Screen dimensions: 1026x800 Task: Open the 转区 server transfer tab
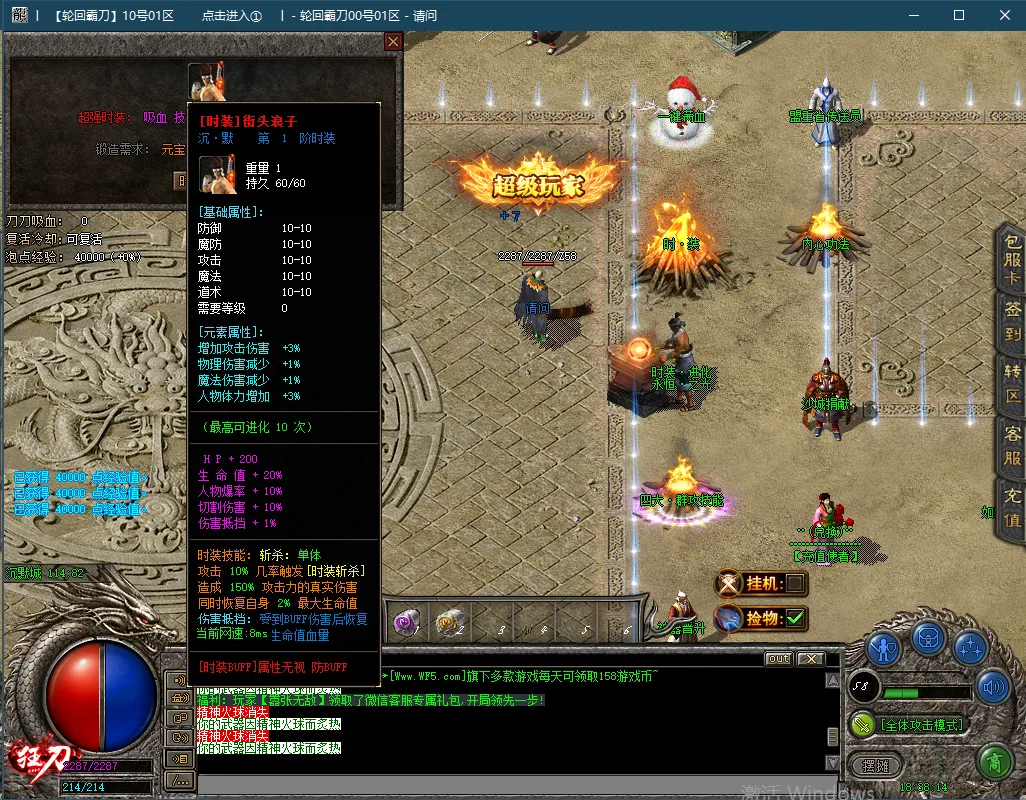click(x=1012, y=383)
